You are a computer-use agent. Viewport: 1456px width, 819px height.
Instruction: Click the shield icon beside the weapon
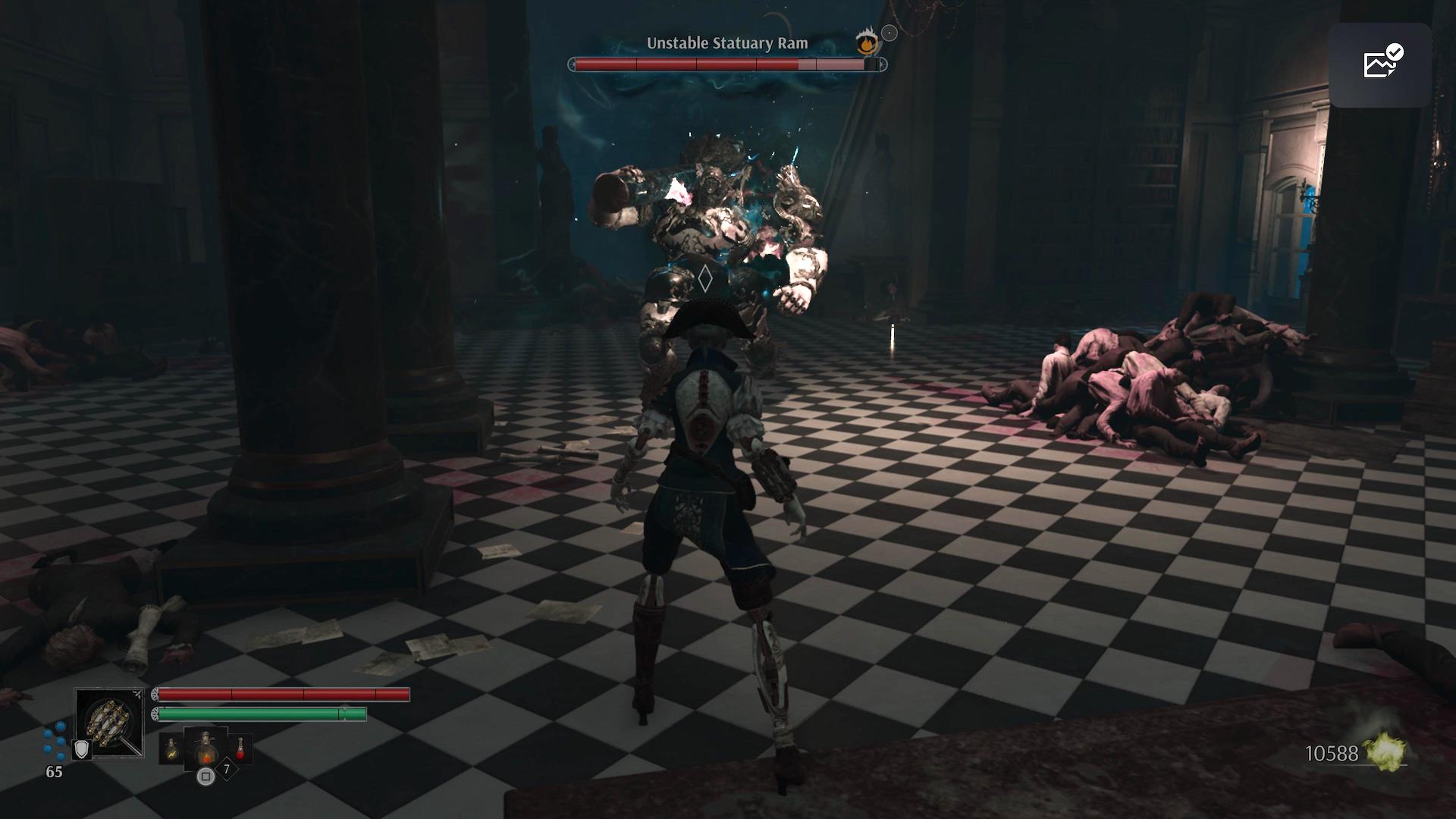click(81, 749)
